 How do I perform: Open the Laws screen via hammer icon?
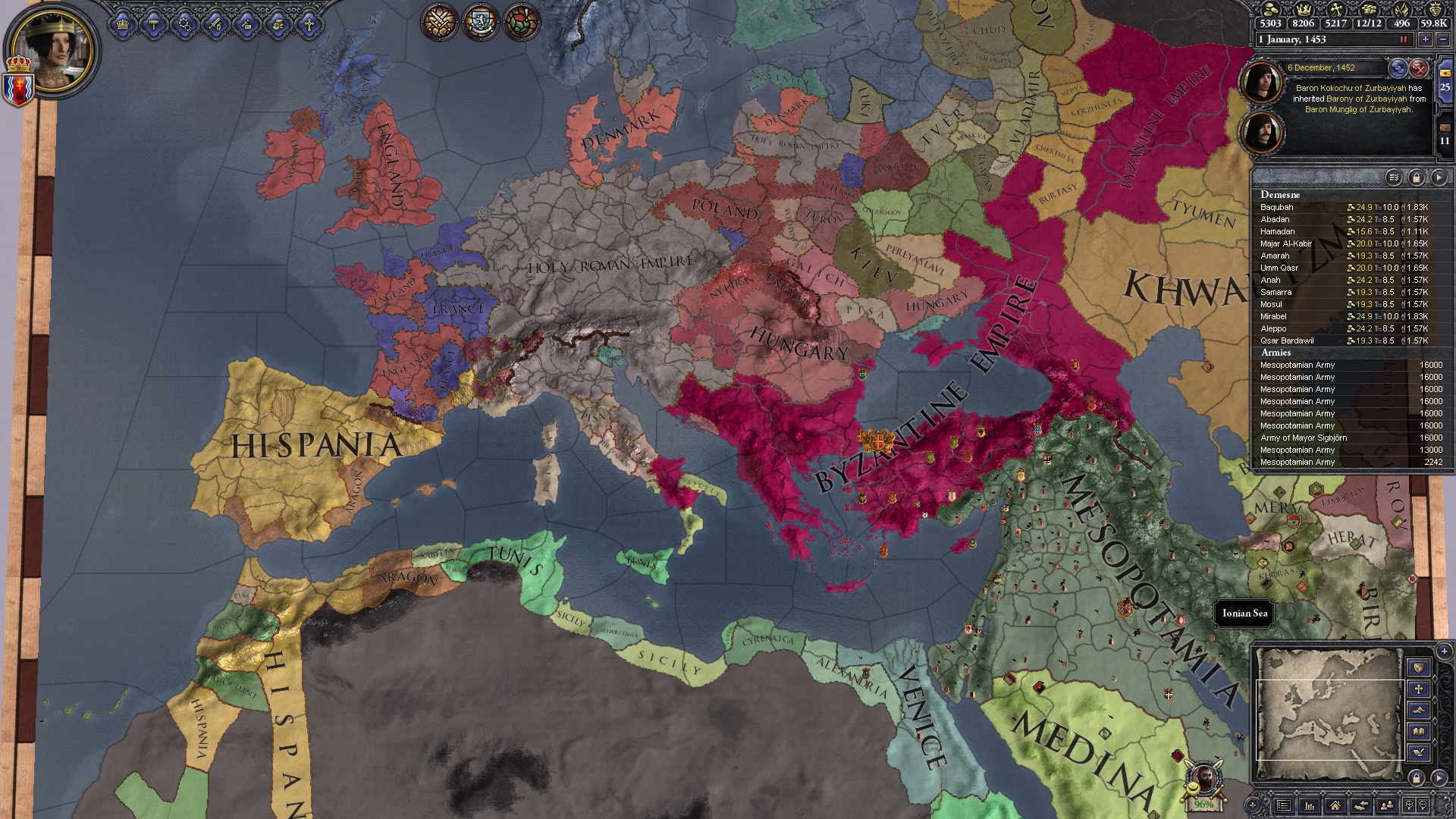click(x=155, y=24)
